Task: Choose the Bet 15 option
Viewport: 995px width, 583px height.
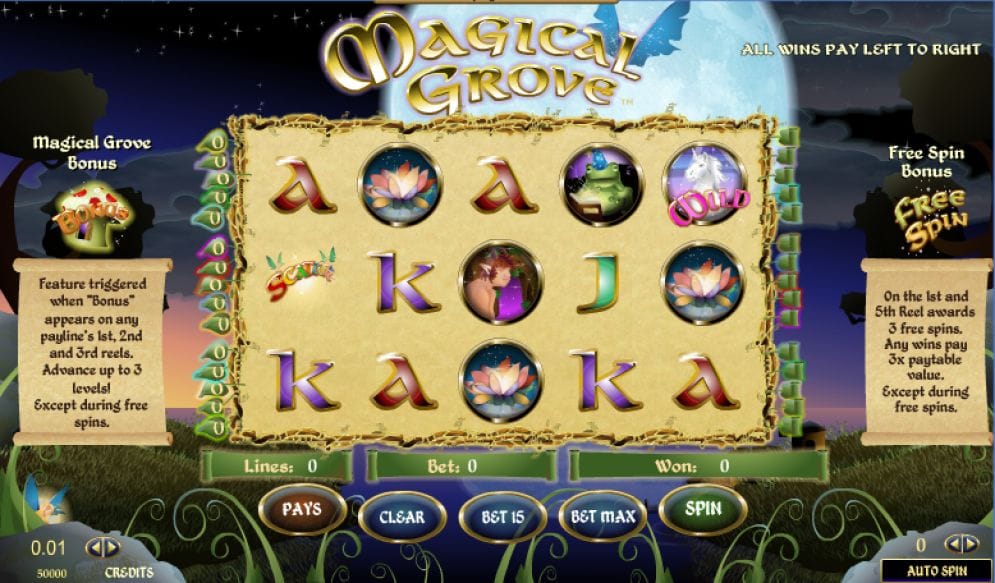Action: click(502, 517)
